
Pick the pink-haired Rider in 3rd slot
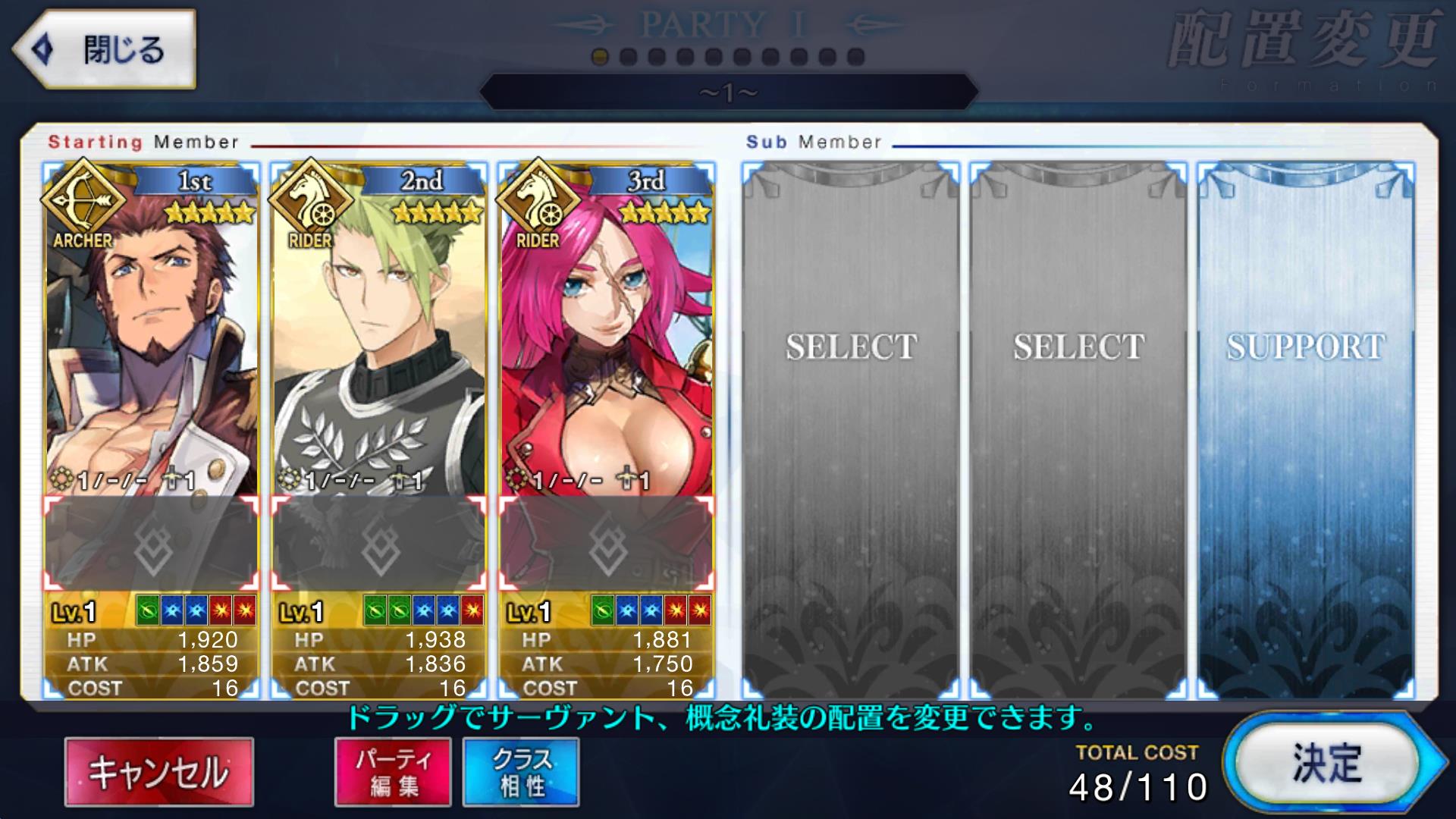click(x=607, y=341)
